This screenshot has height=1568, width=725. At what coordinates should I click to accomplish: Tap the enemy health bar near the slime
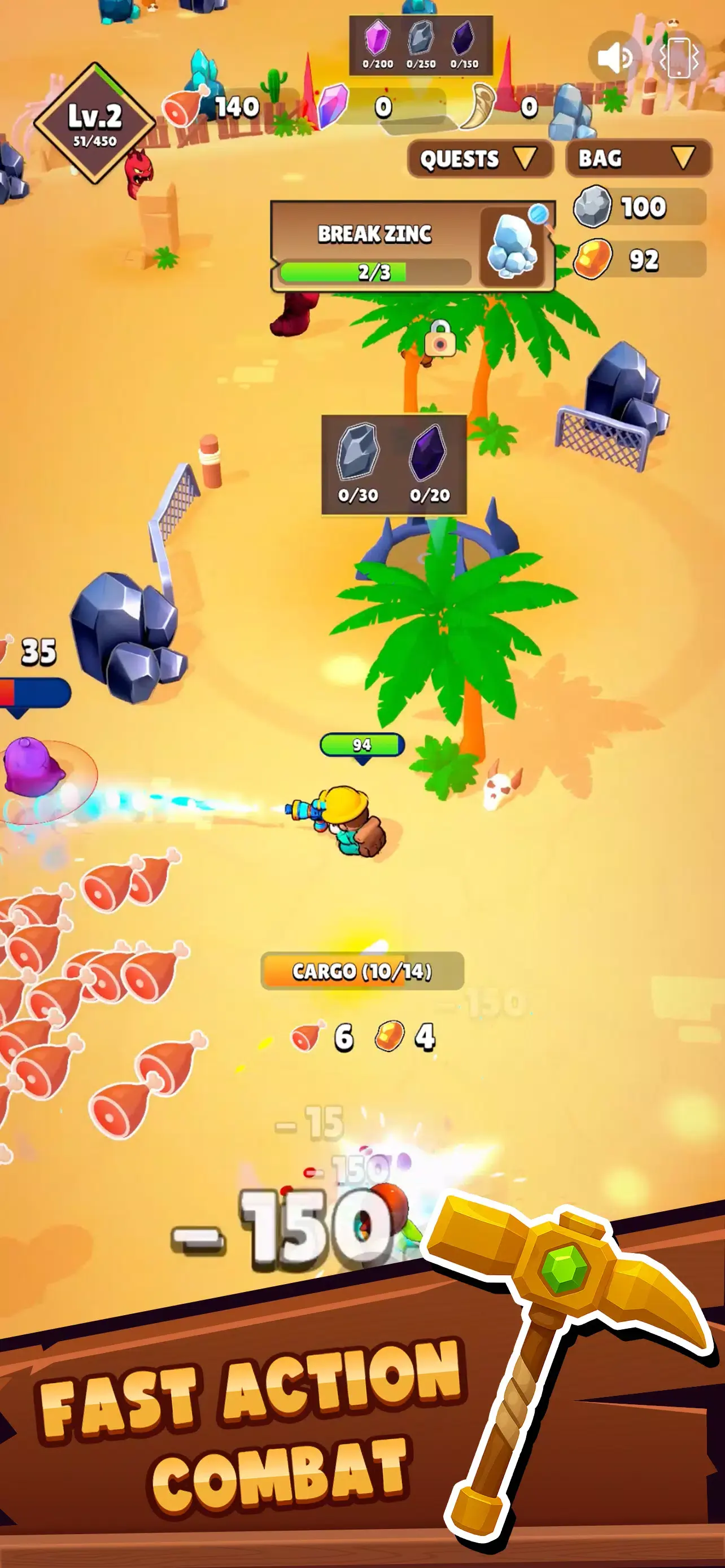pos(33,691)
